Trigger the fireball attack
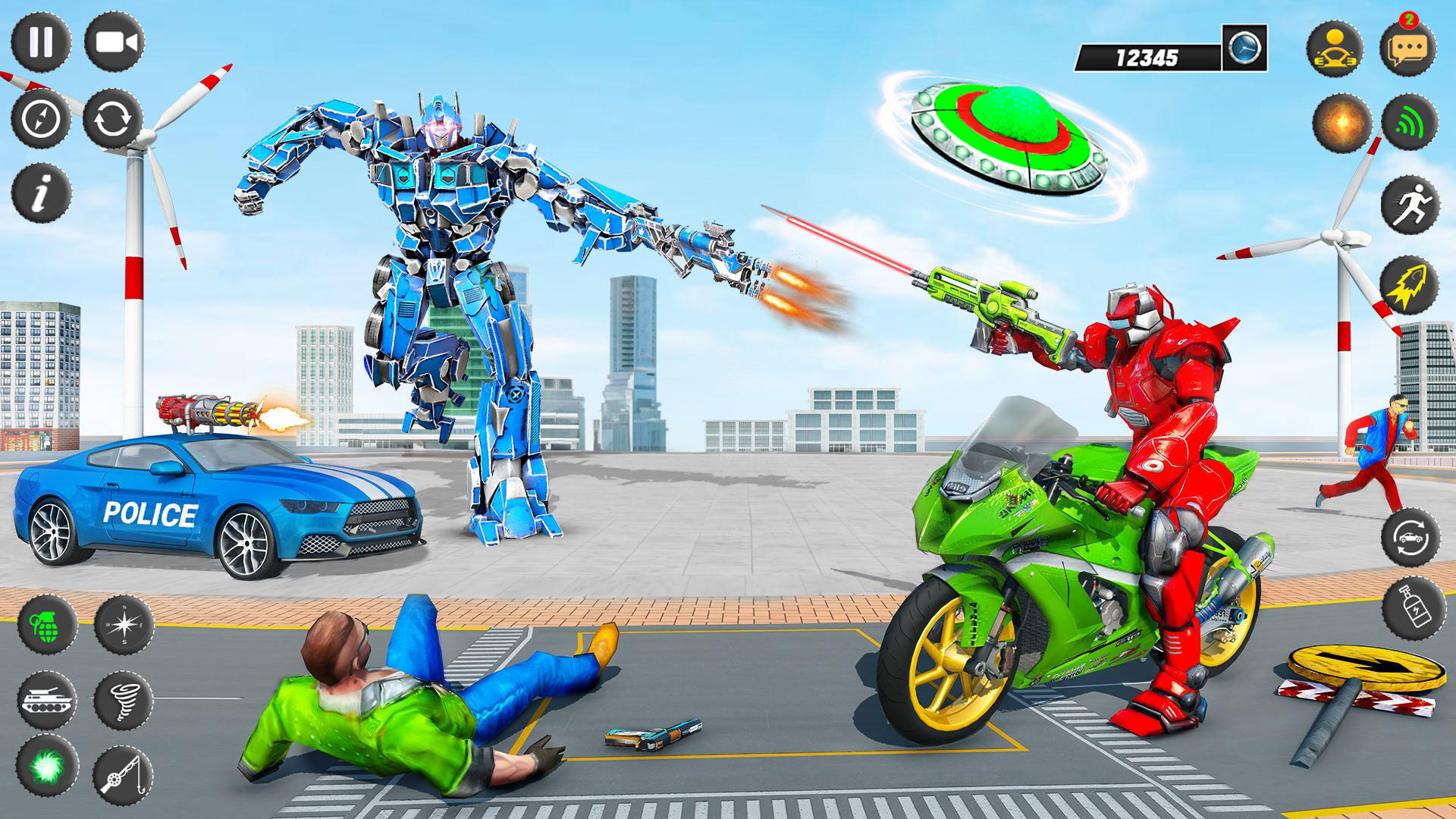 (x=1341, y=121)
